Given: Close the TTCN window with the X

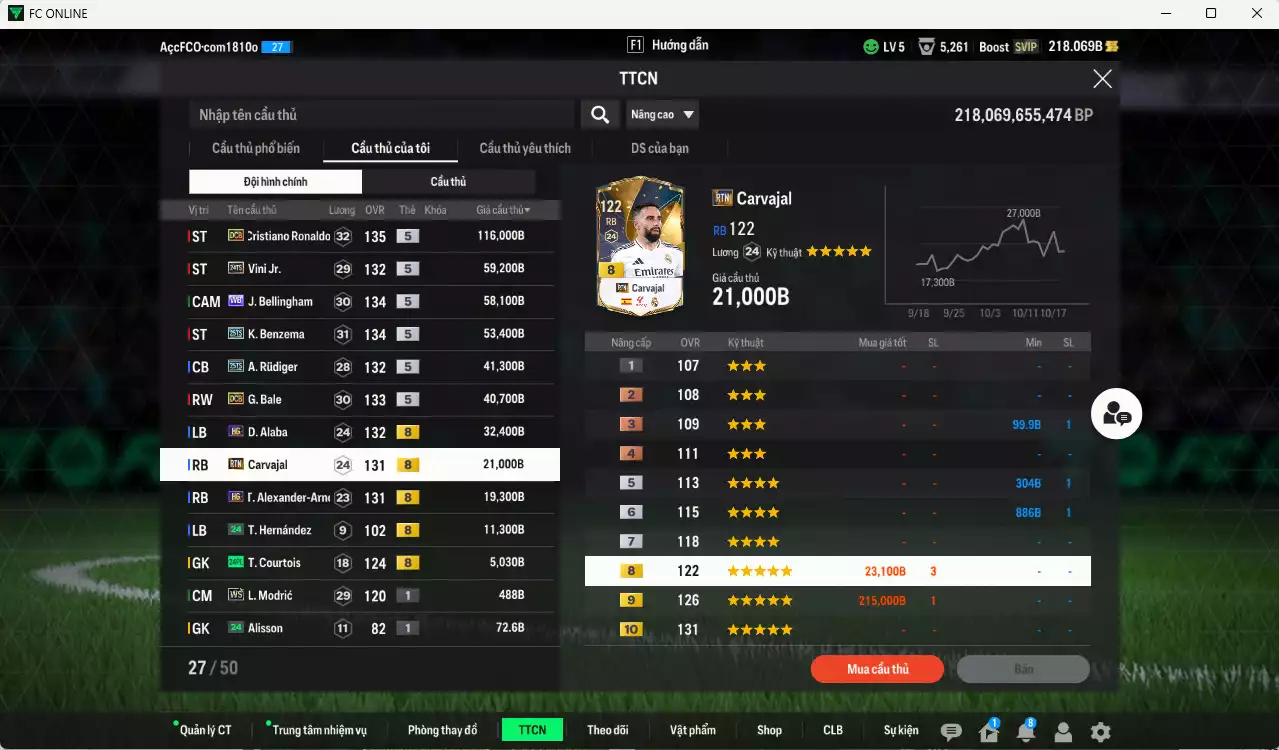Looking at the screenshot, I should point(1102,79).
